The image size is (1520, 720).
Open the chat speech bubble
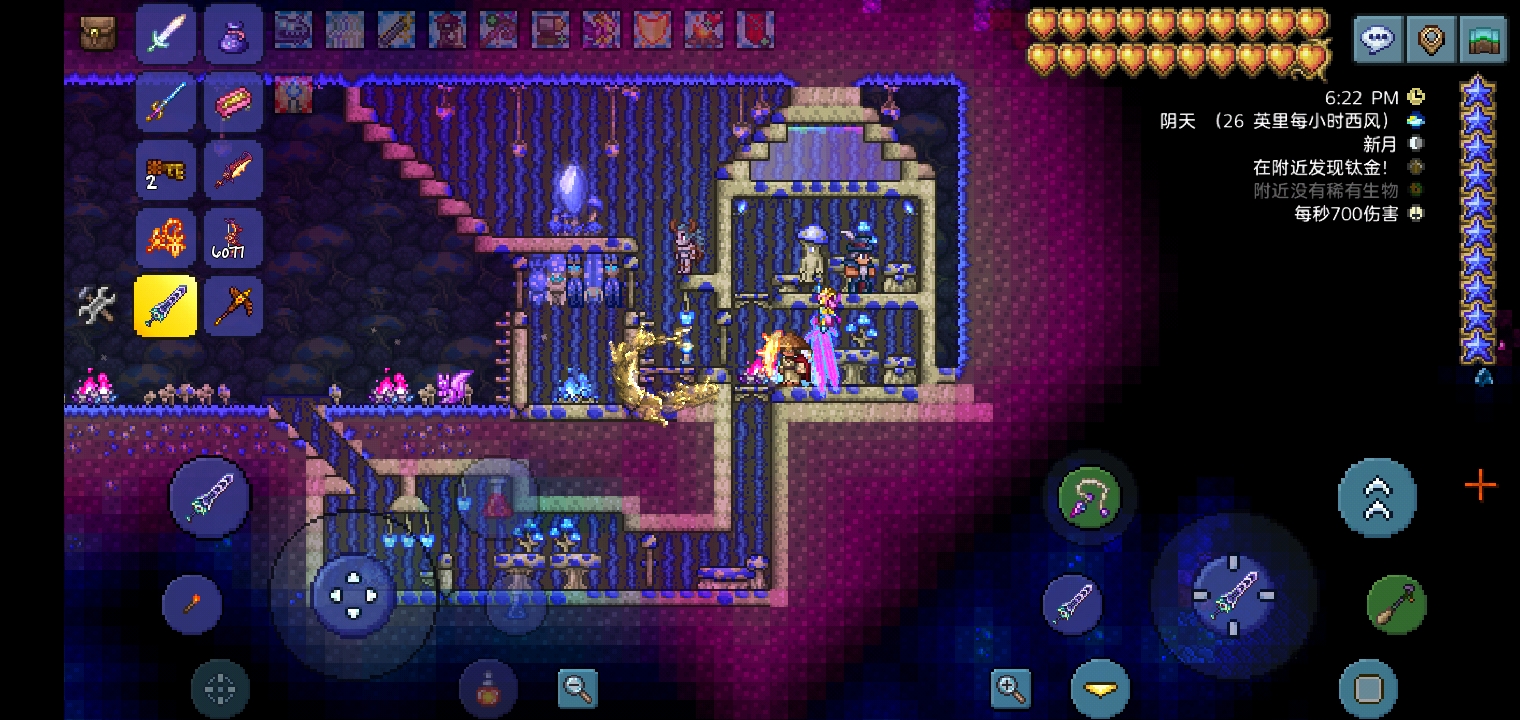(1379, 40)
